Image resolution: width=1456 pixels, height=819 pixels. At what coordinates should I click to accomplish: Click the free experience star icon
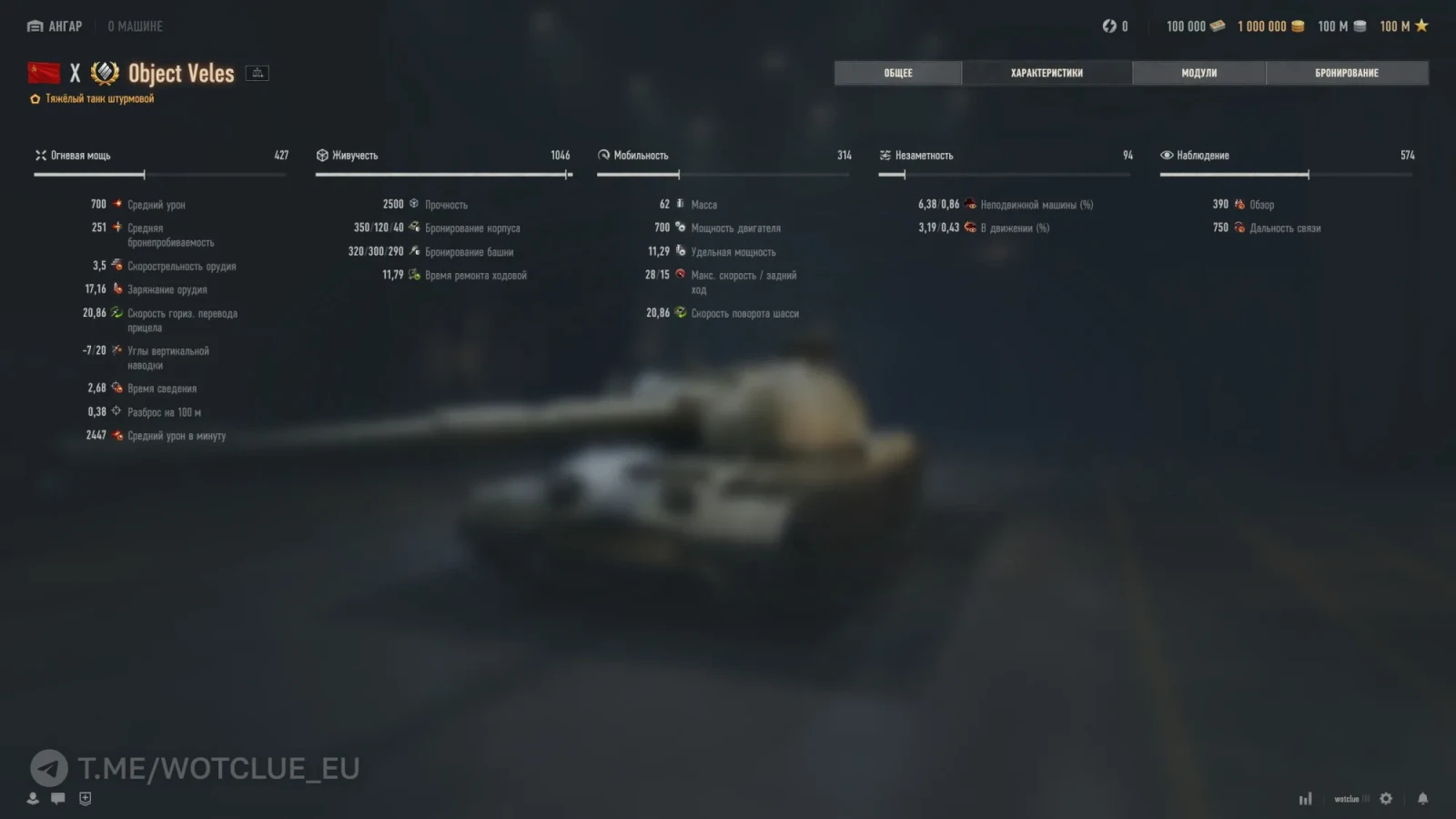[x=1420, y=25]
